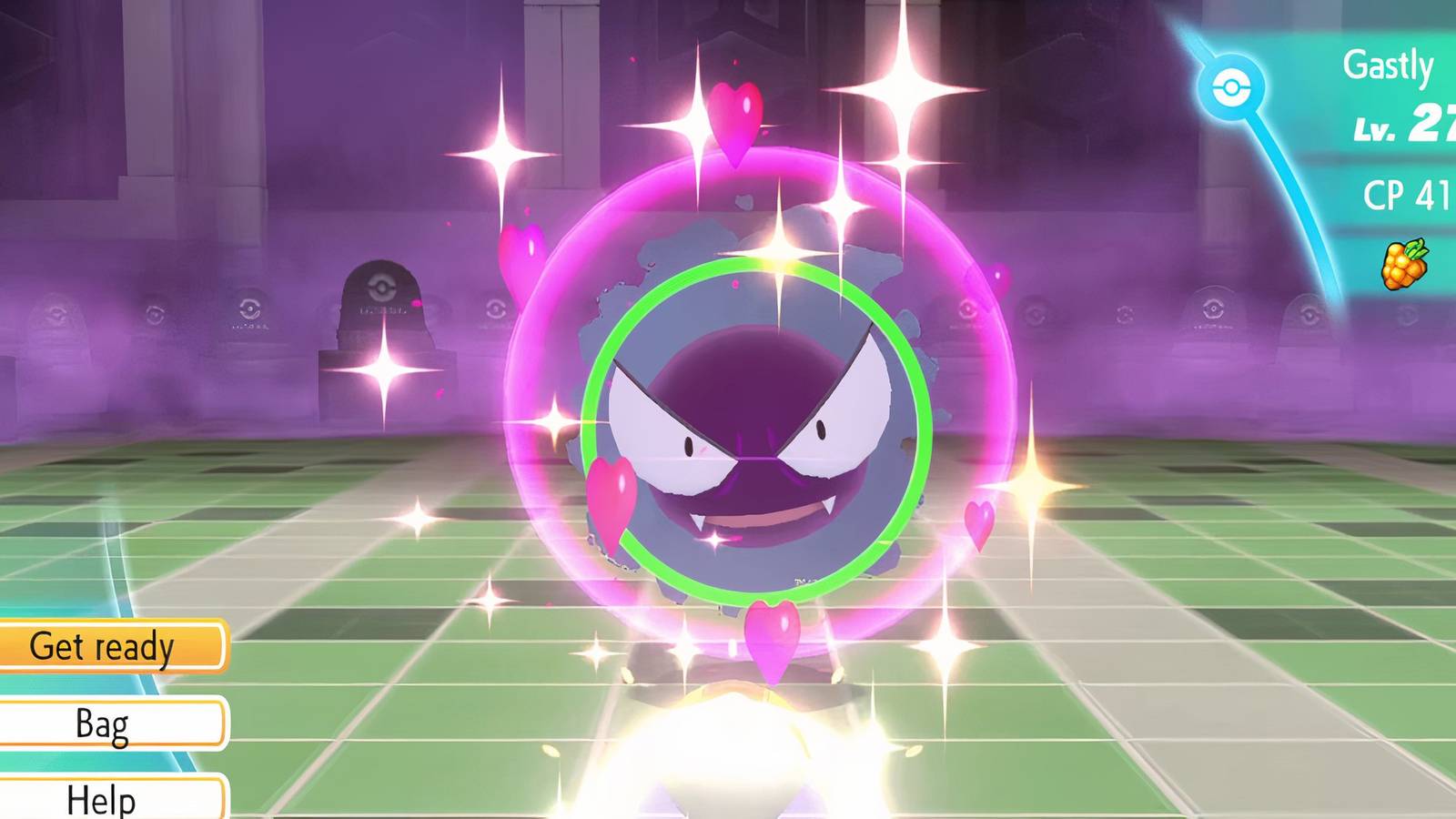
Task: Click the tombstone with the Poke Ball emblem
Action: click(x=382, y=309)
